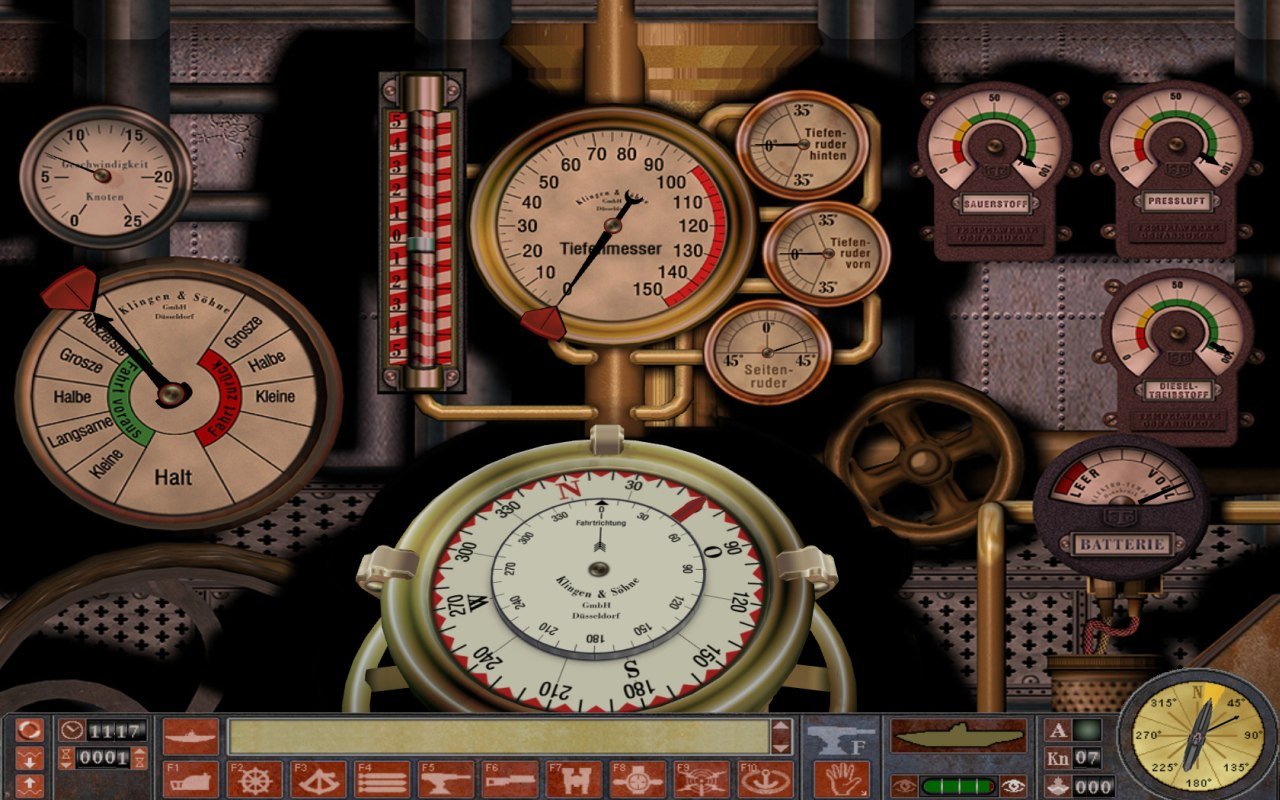The image size is (1280, 800).
Task: Open flak gun station via F6 icon
Action: pos(508,778)
